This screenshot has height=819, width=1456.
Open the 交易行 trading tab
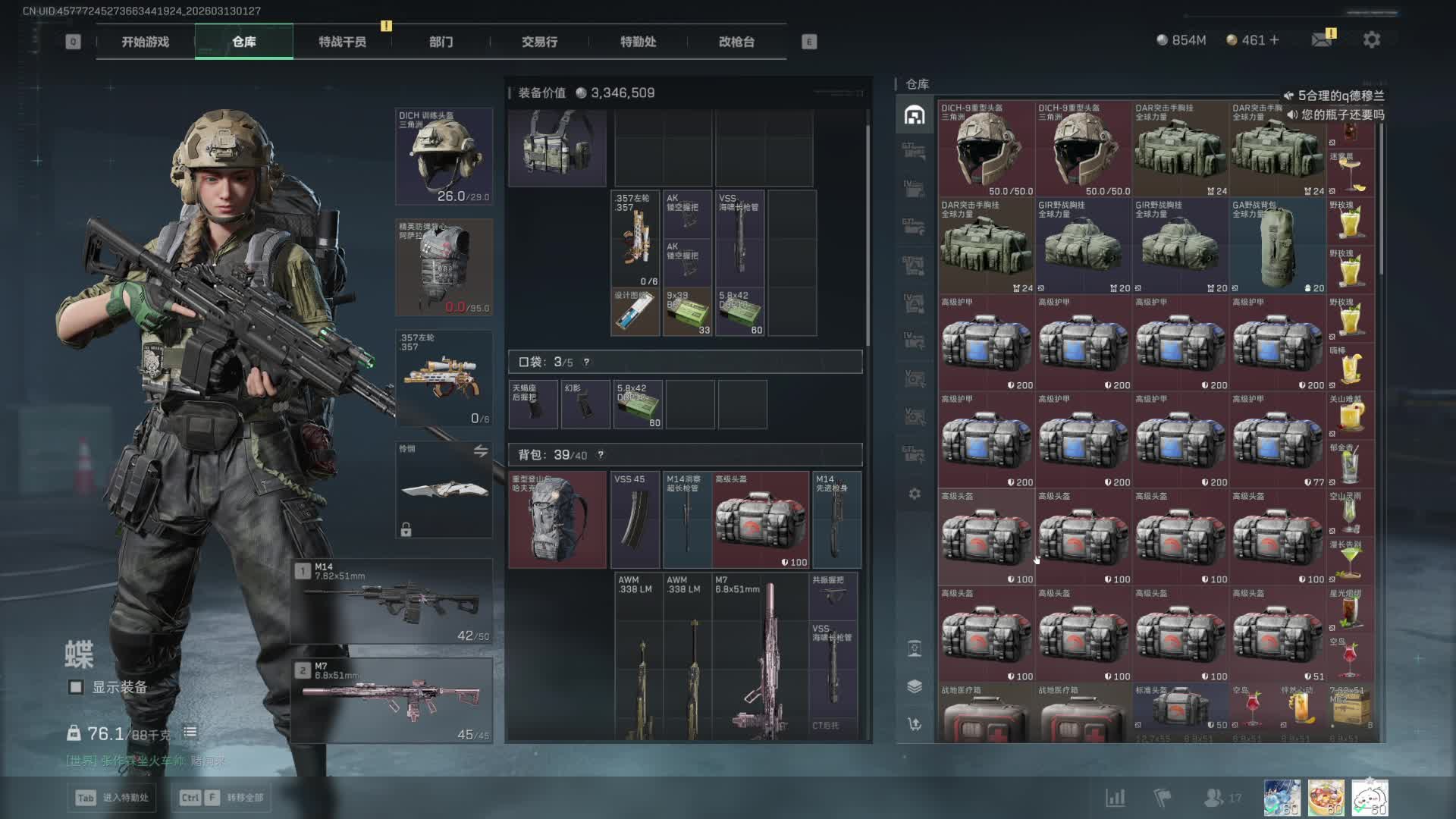[x=539, y=42]
